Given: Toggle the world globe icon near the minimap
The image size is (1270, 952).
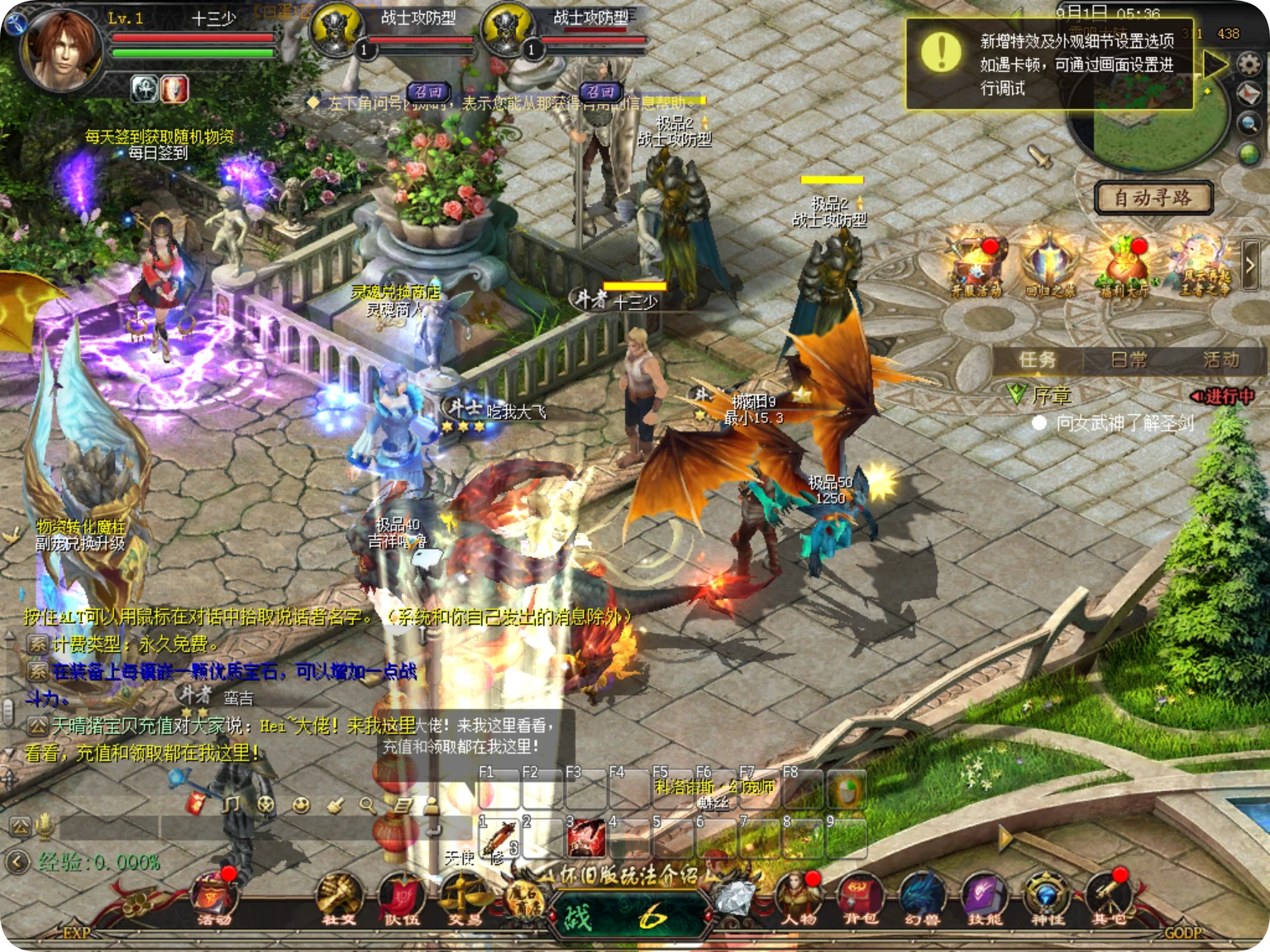Looking at the screenshot, I should (1249, 153).
